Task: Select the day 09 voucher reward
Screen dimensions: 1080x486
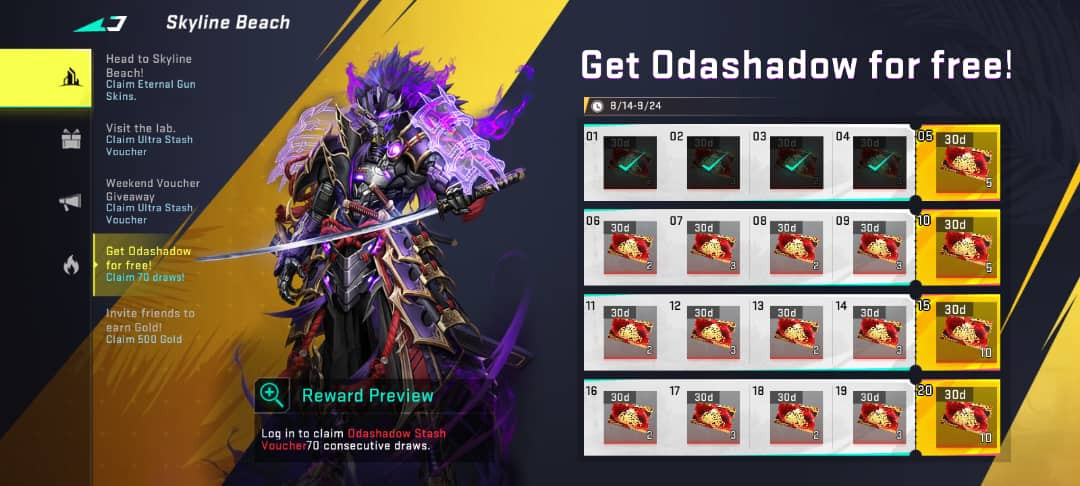Action: [x=878, y=247]
